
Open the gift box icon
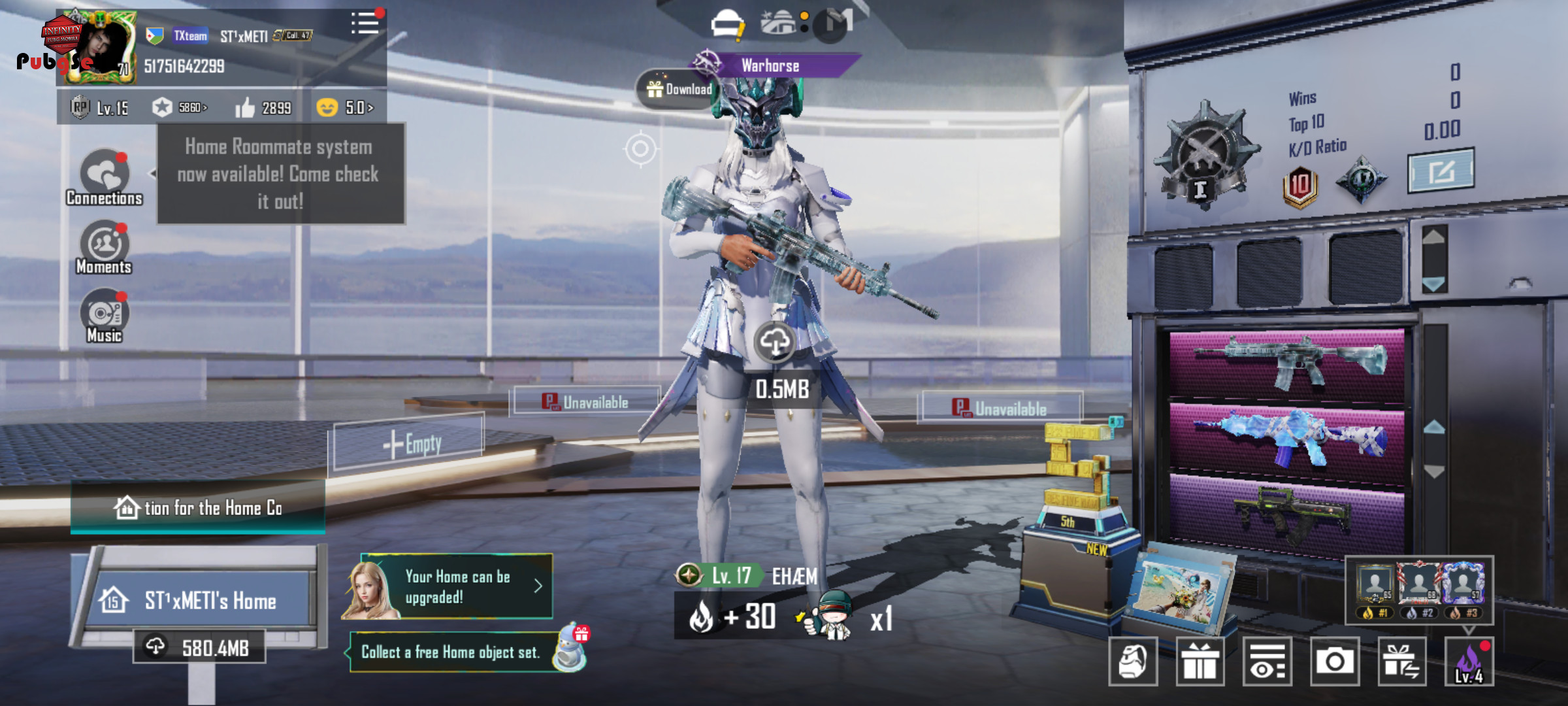click(1200, 662)
